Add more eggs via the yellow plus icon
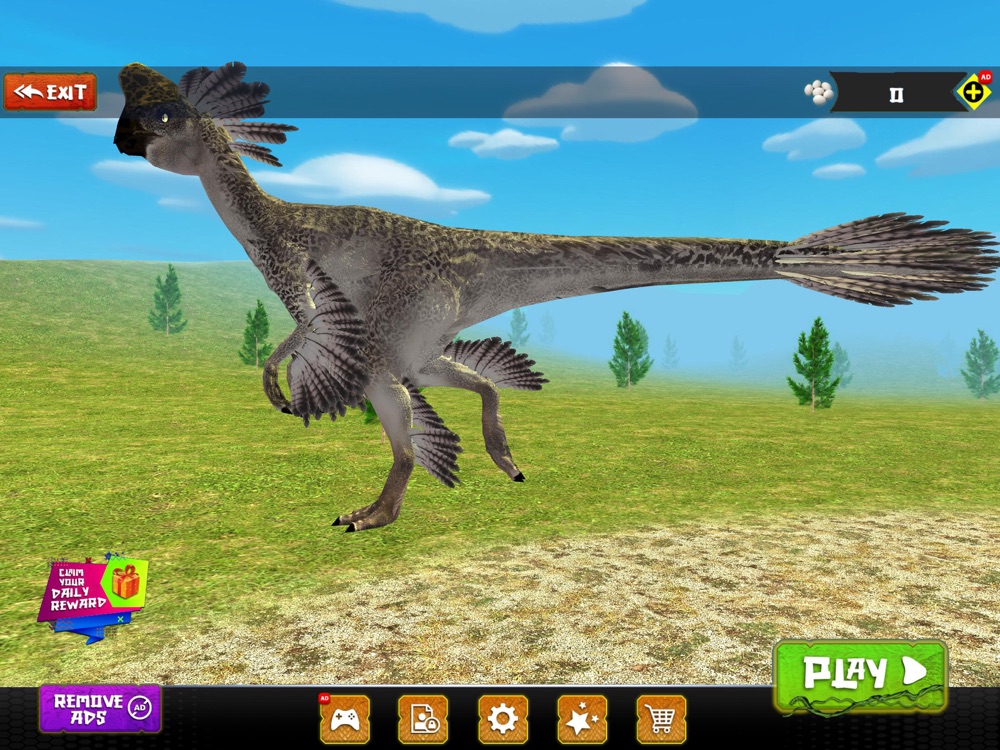This screenshot has width=1000, height=750. click(973, 92)
